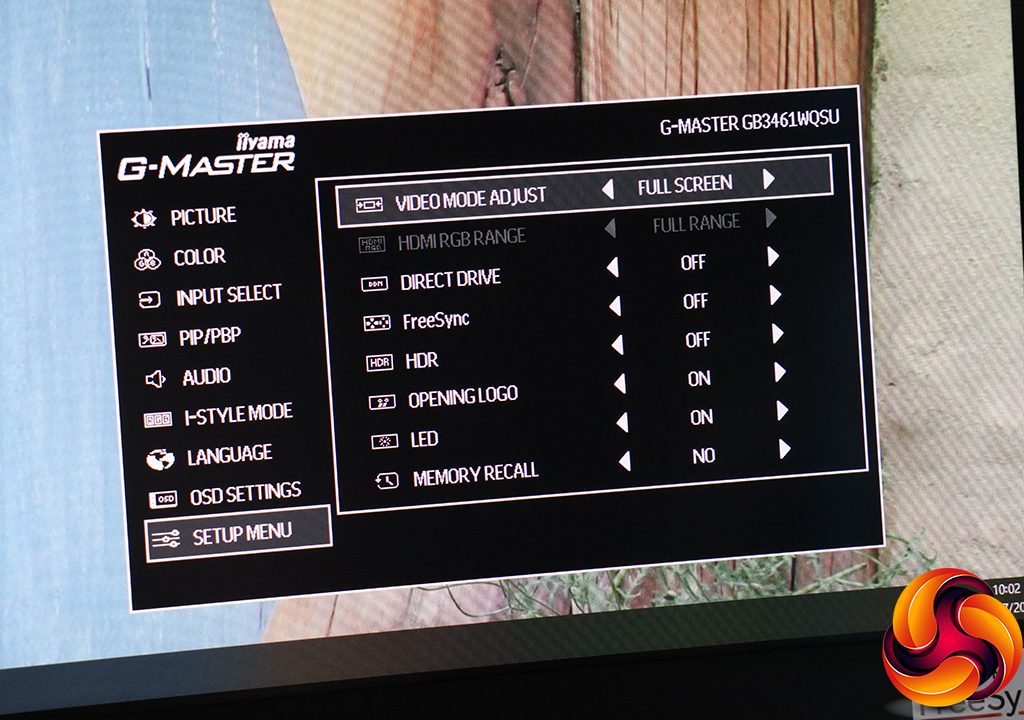
Task: Click the right arrow for LED
Action: coord(783,411)
